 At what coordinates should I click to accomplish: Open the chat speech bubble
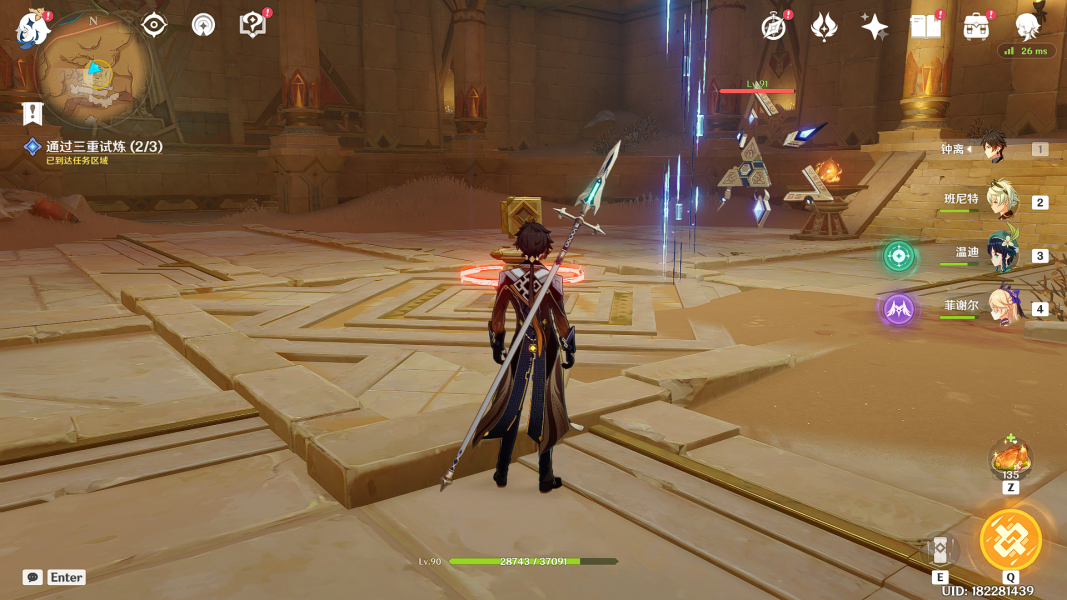(33, 577)
